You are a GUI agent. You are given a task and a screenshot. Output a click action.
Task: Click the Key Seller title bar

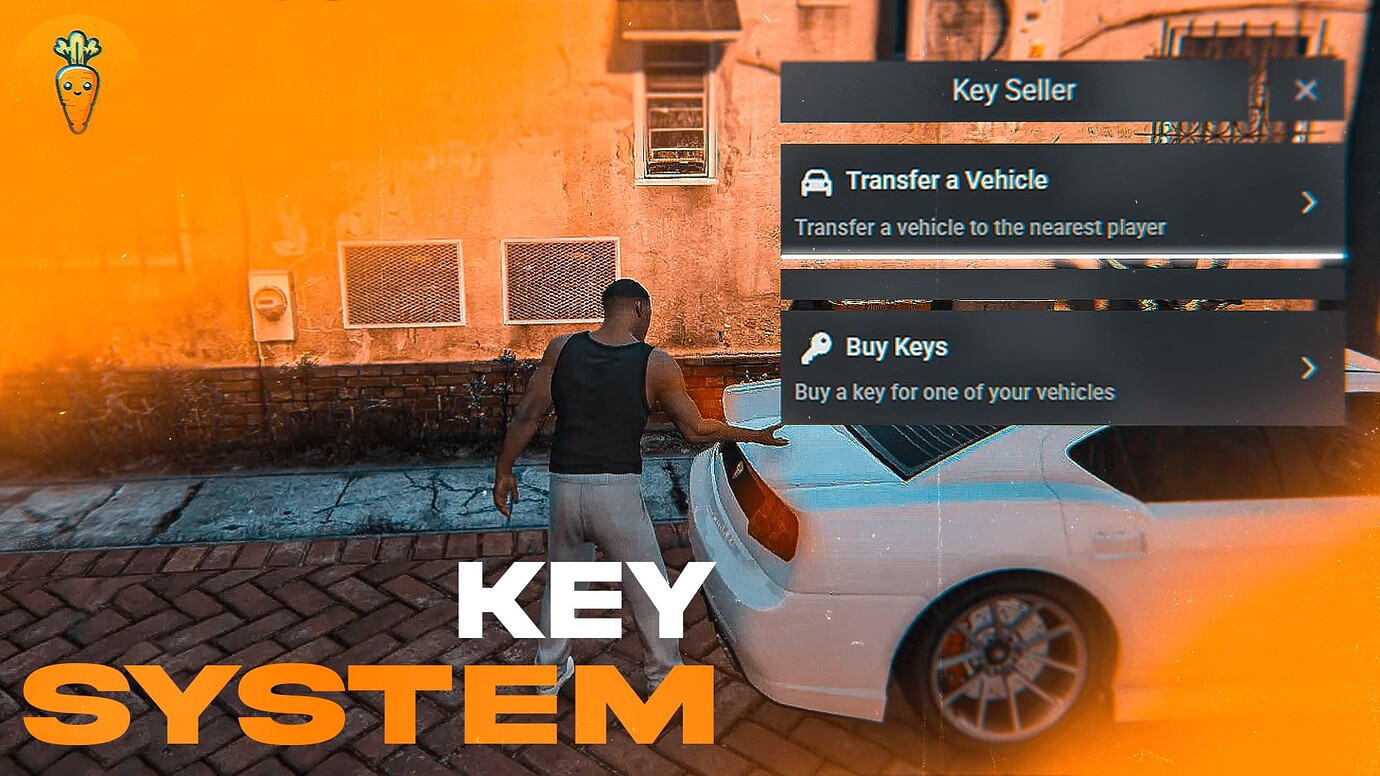pos(1015,90)
